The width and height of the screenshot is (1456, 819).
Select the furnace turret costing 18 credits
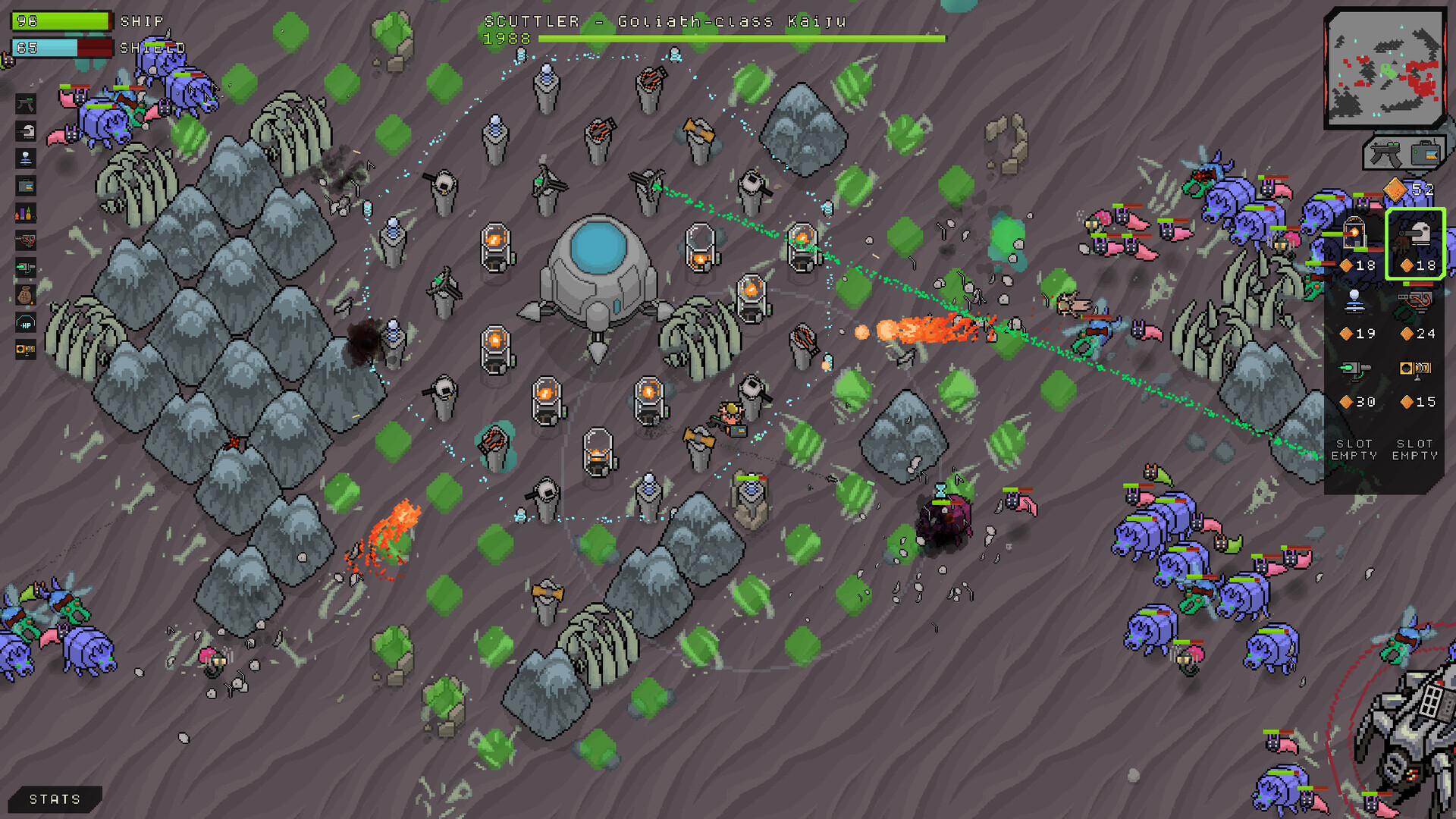1355,235
